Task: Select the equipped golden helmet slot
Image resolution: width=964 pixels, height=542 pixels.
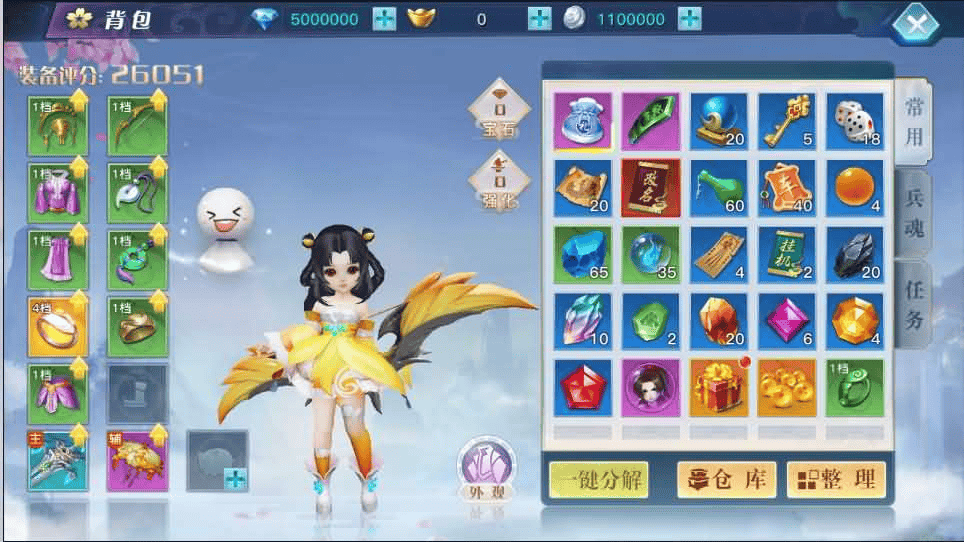Action: coord(57,126)
